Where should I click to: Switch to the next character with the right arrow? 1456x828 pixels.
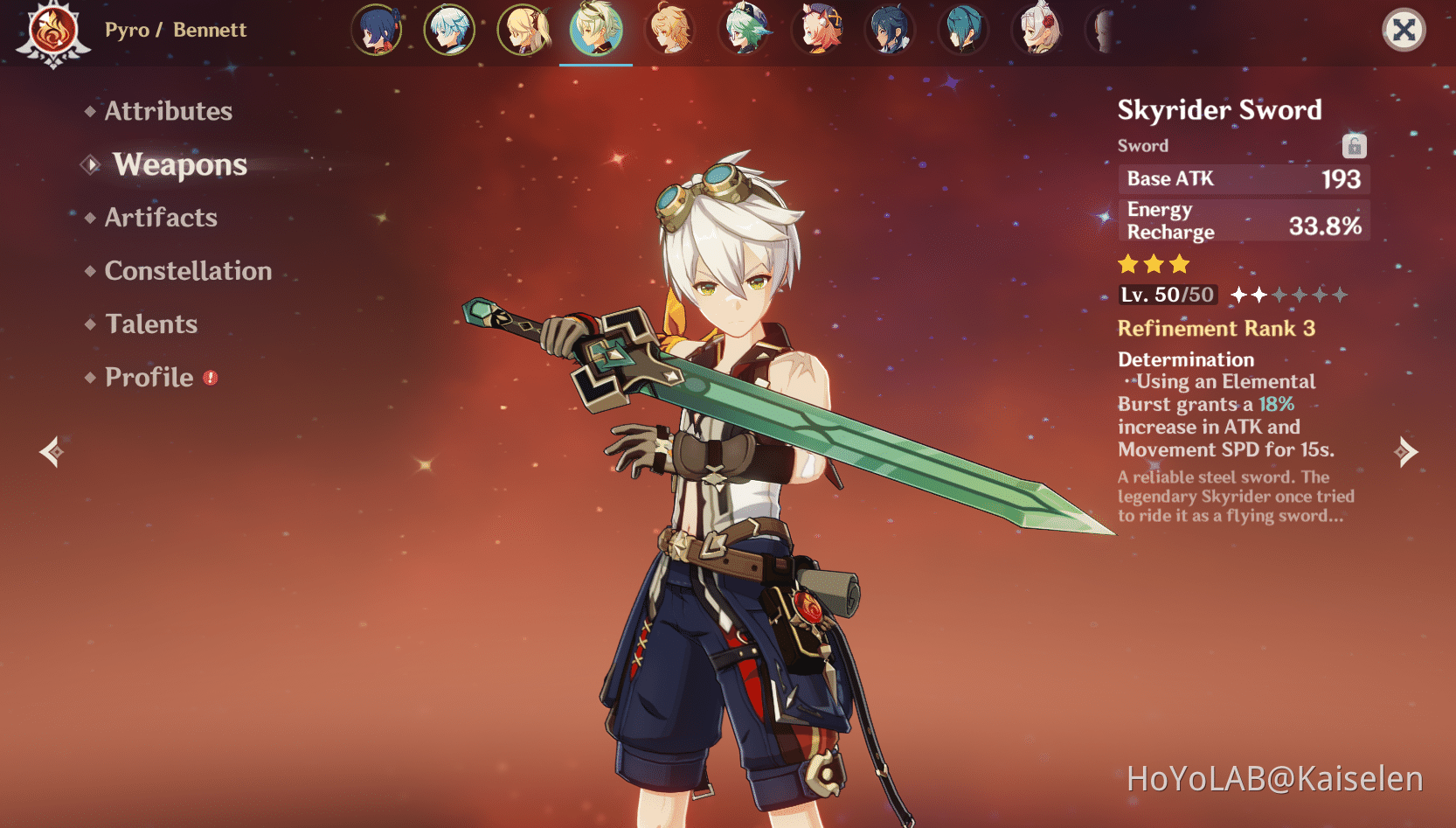tap(1405, 451)
